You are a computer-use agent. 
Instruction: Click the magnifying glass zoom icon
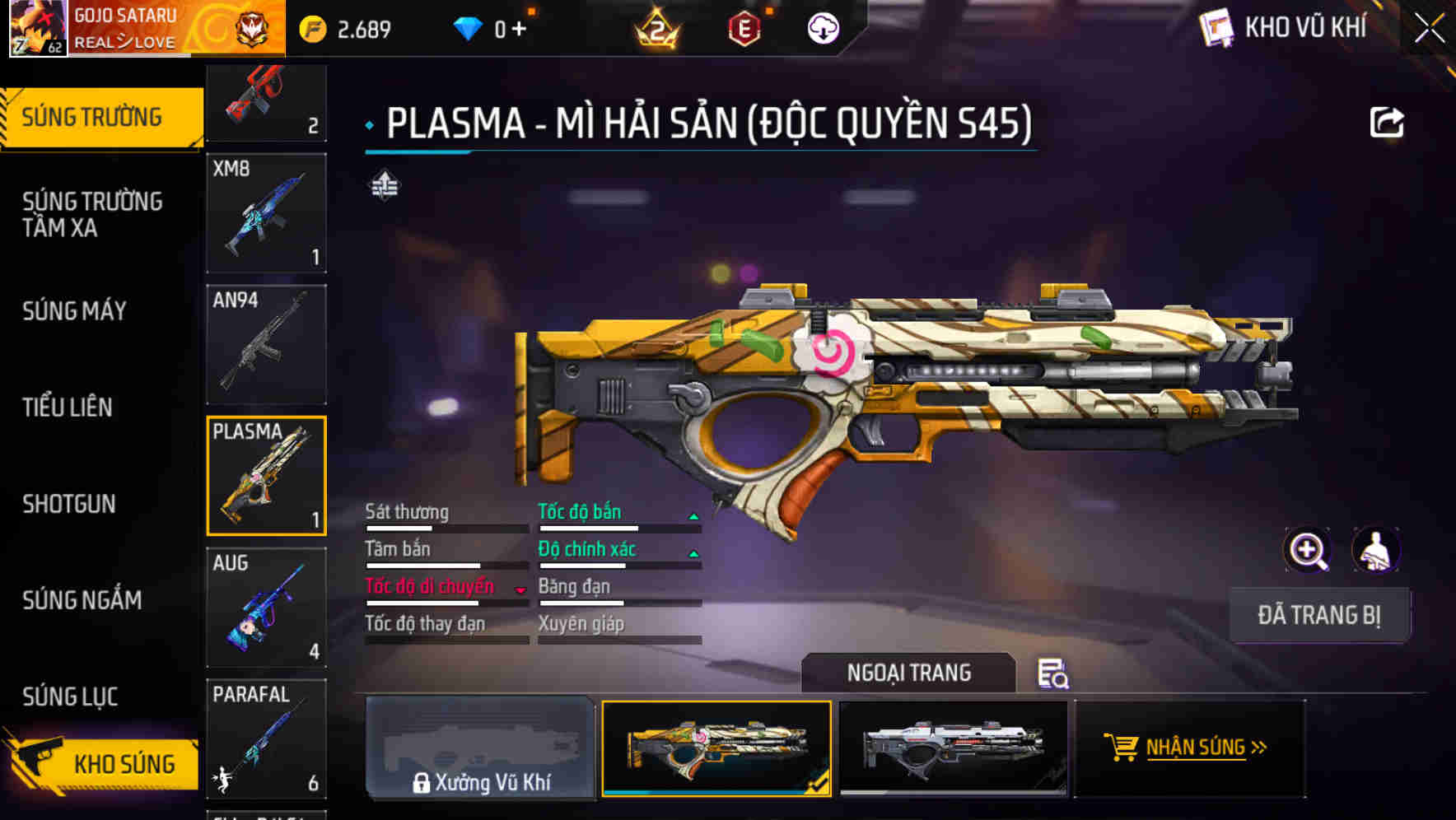coord(1309,550)
